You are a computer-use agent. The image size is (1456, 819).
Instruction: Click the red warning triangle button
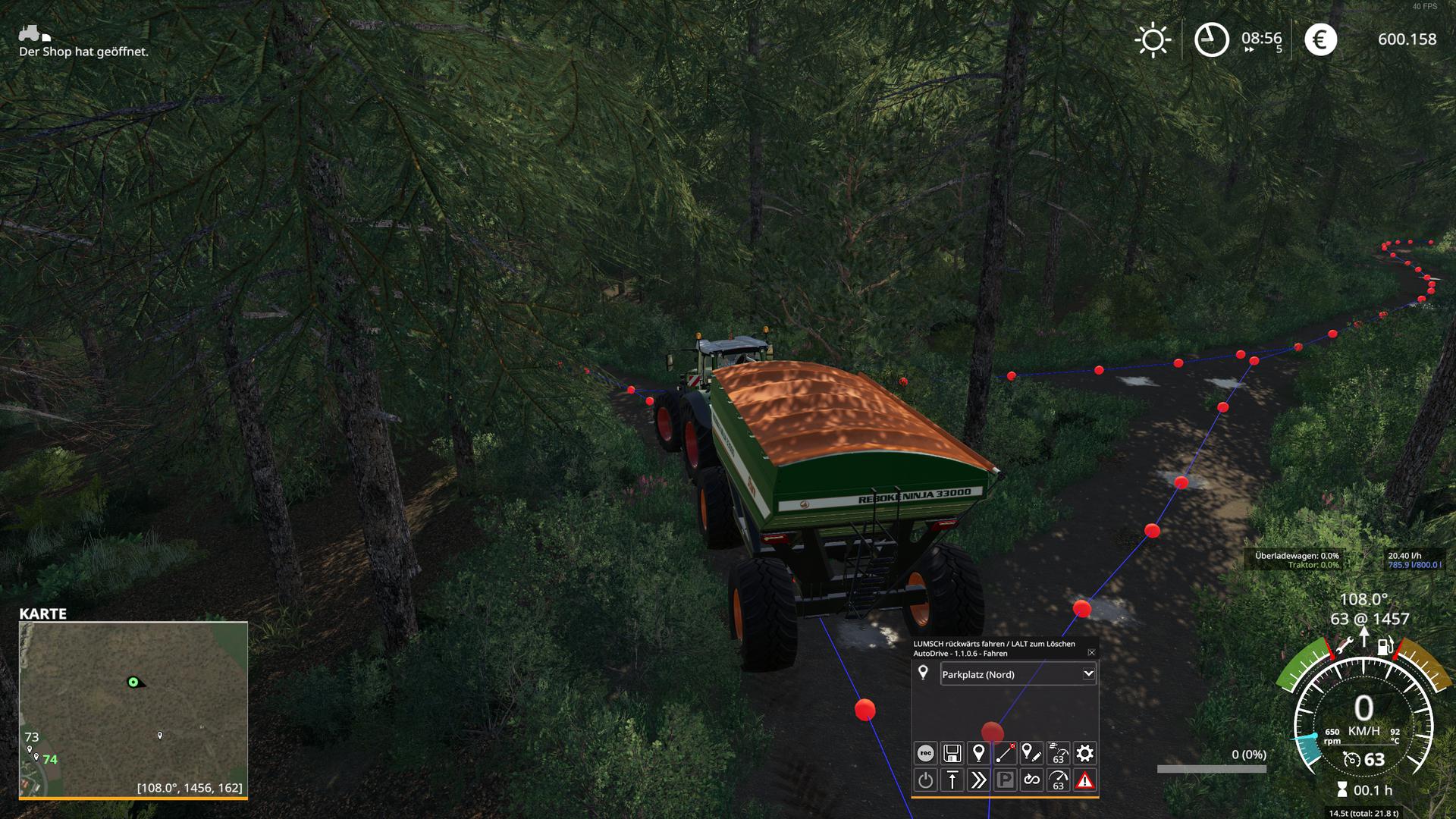(x=1085, y=780)
